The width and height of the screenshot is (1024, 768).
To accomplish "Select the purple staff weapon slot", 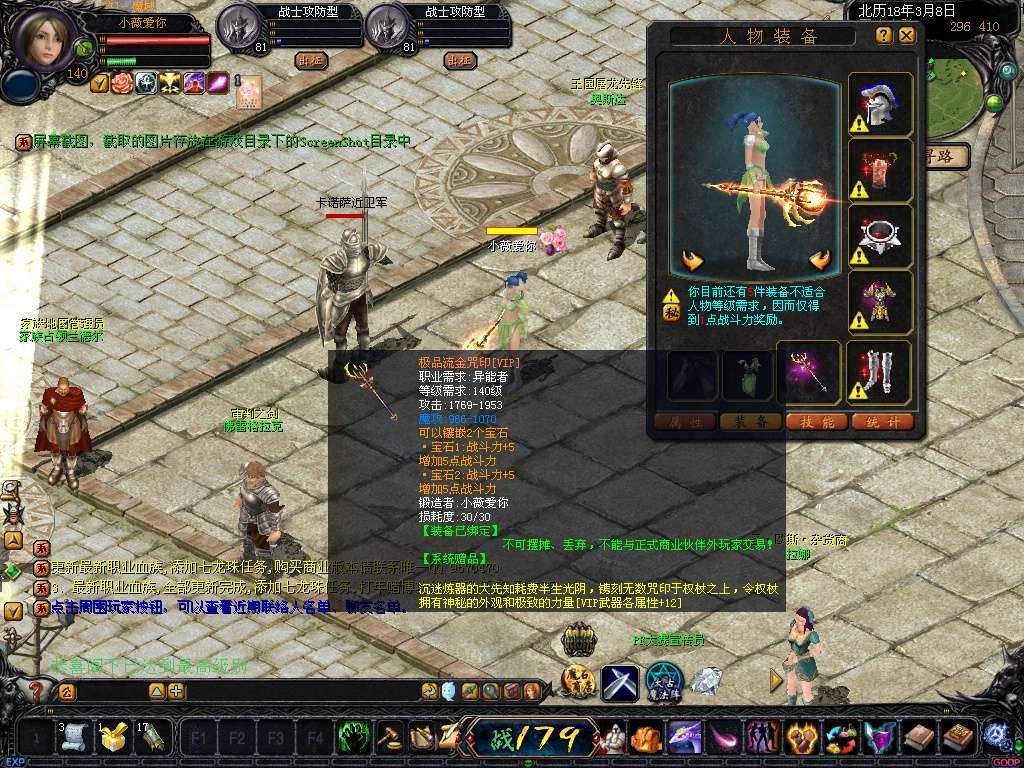I will (809, 373).
